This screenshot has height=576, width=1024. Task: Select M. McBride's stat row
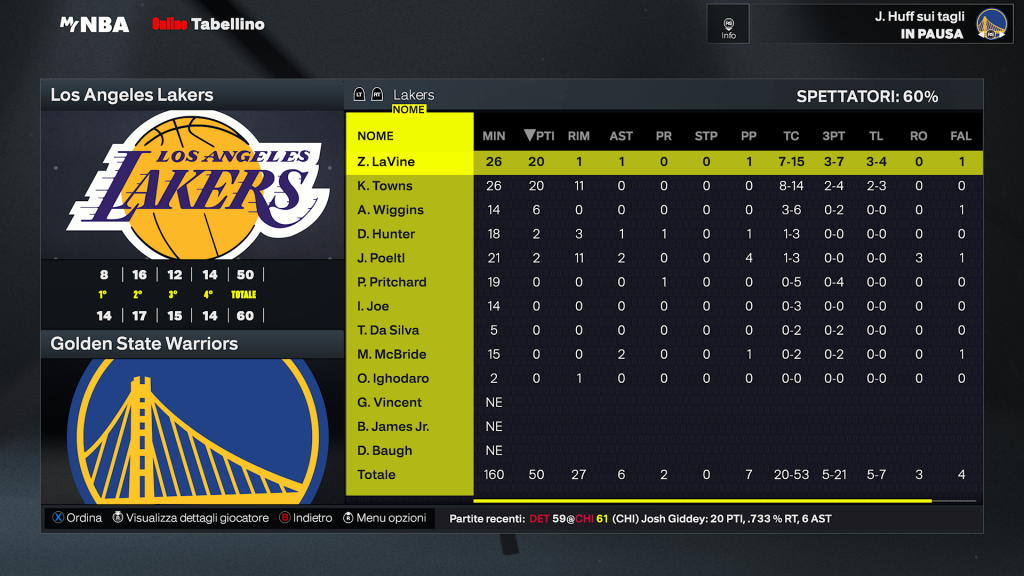point(391,354)
